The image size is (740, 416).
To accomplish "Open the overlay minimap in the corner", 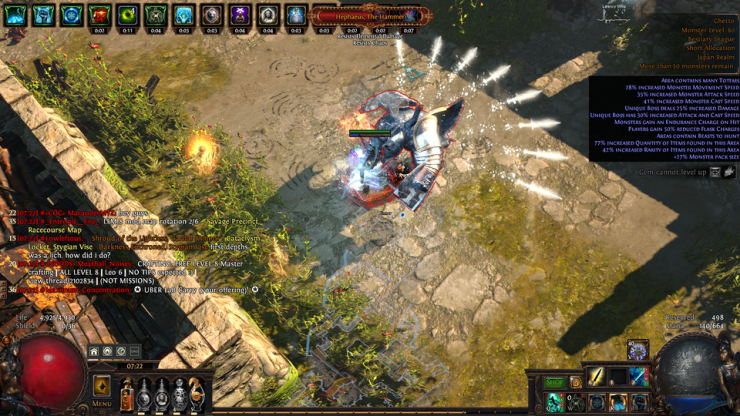I will 613,13.
